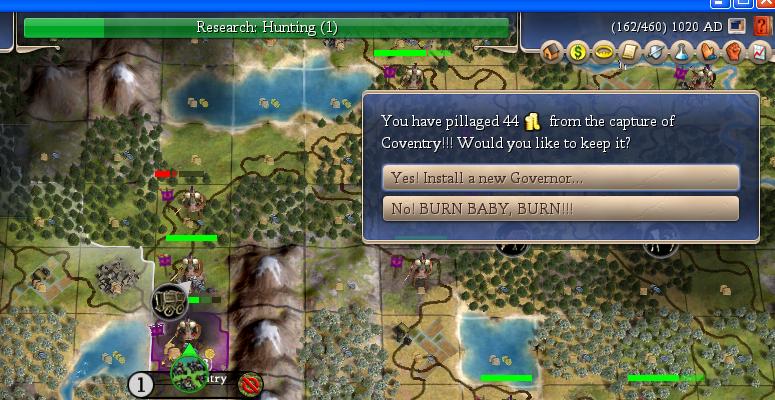
Task: Choose 'Yes! Install a new Governor...'
Action: point(560,178)
